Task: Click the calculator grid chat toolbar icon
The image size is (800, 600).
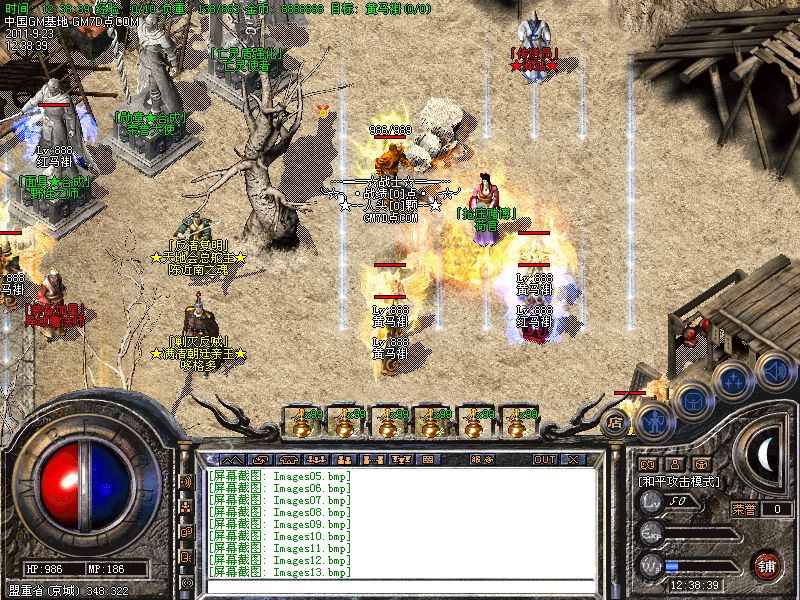Action: (428, 460)
